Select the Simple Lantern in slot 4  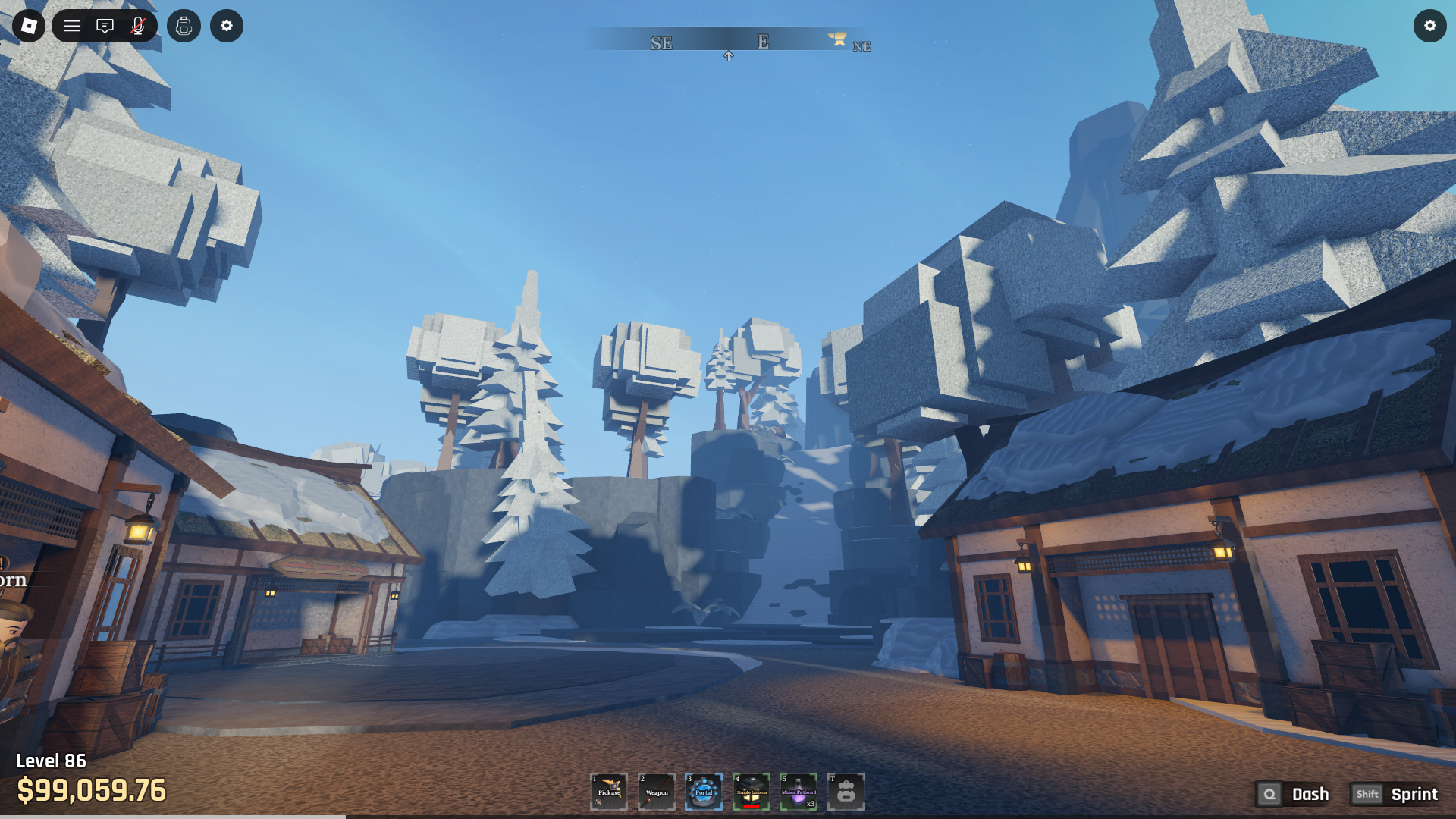(752, 791)
